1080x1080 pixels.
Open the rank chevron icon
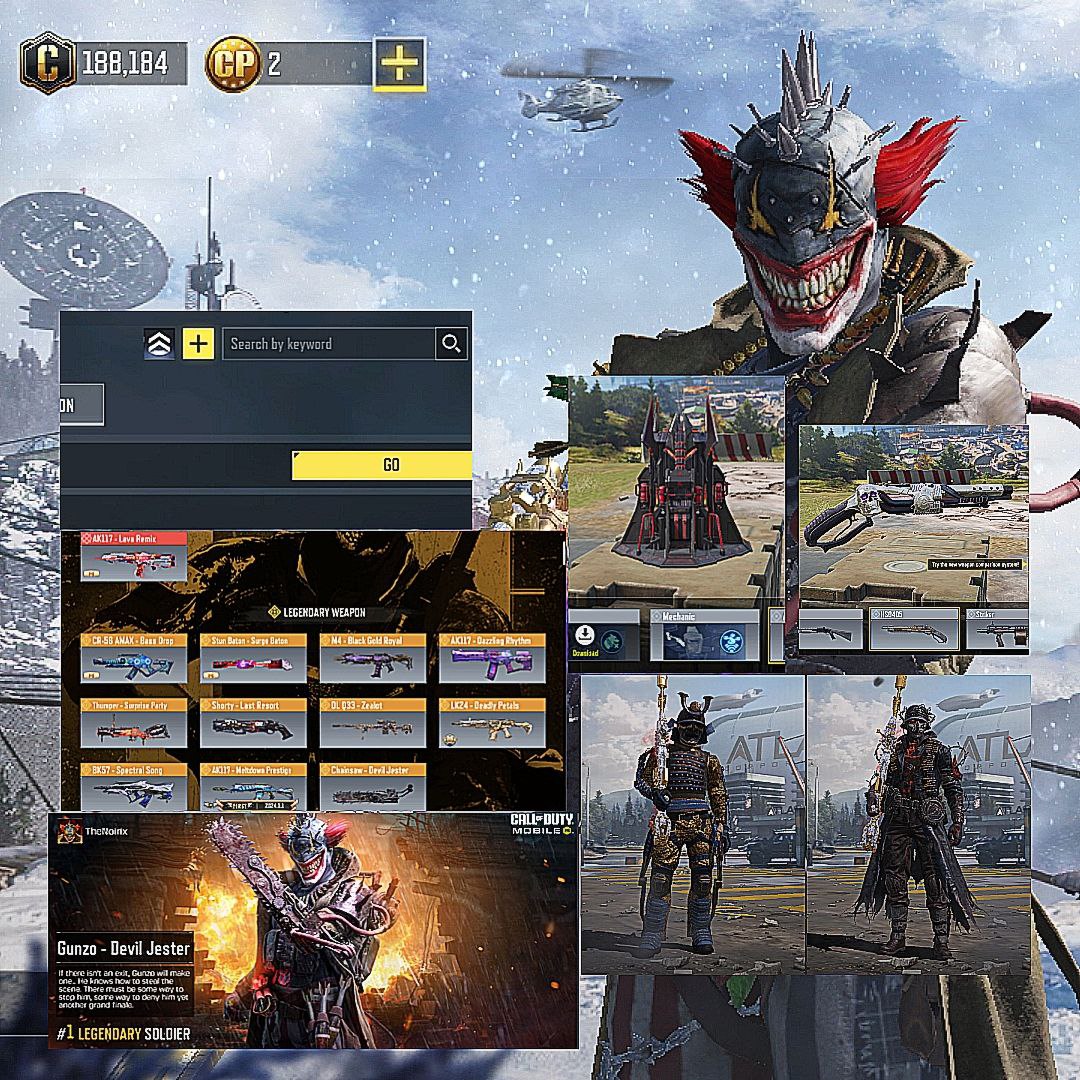pos(160,344)
